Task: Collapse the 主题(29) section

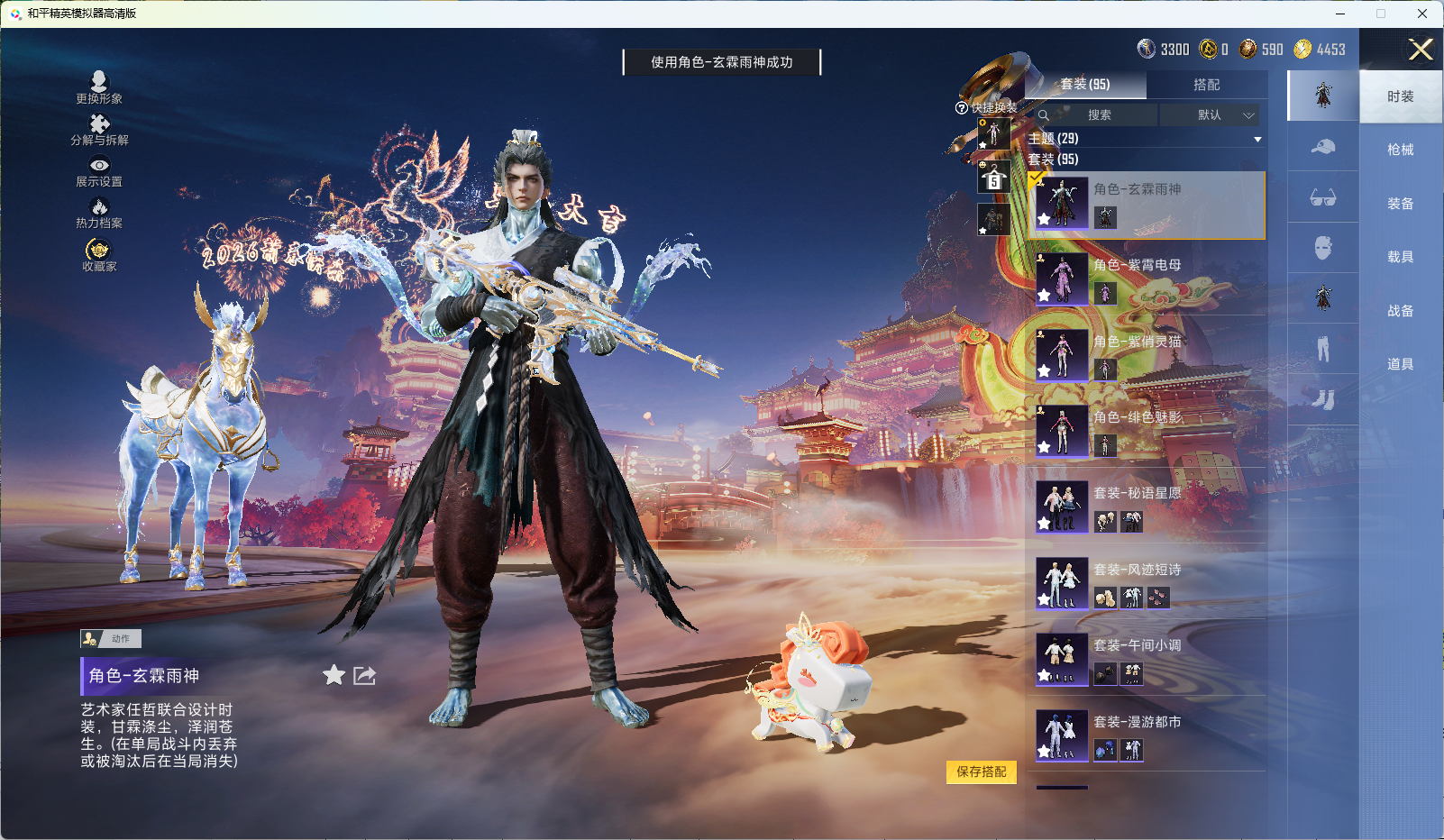Action: [1257, 139]
